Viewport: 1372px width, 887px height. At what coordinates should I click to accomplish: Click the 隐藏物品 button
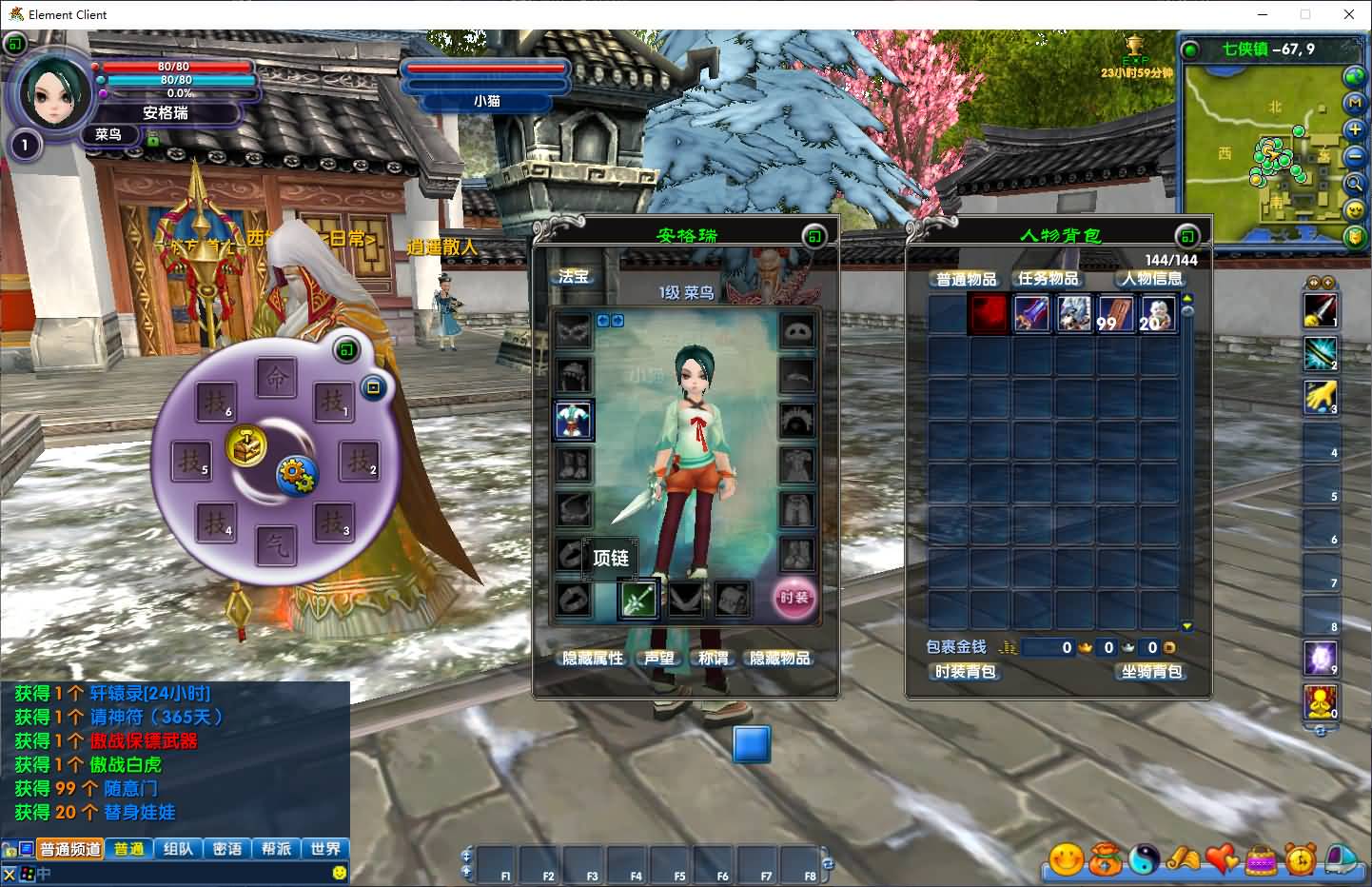coord(780,659)
